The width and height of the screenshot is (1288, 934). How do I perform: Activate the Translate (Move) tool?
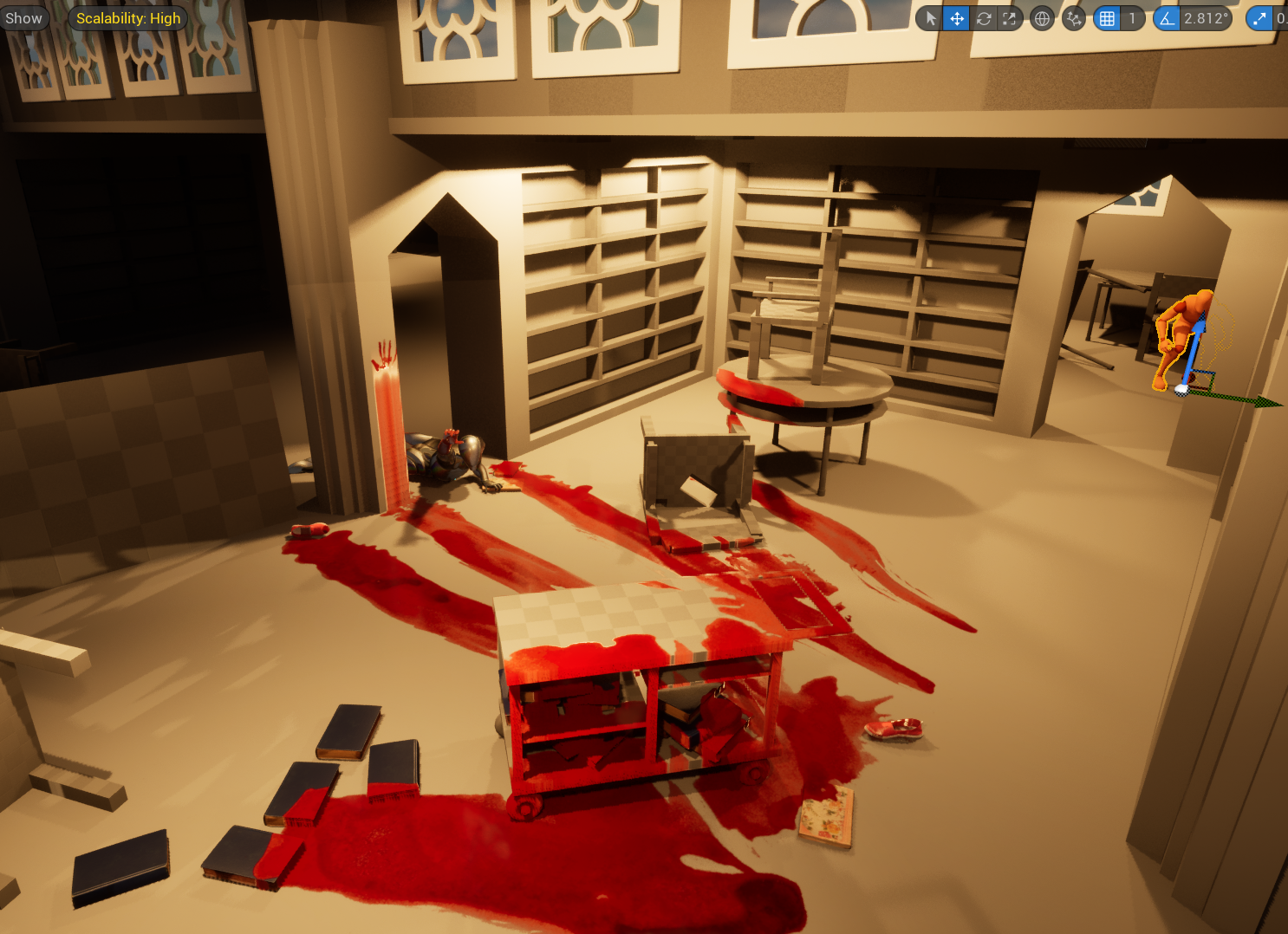pos(956,18)
